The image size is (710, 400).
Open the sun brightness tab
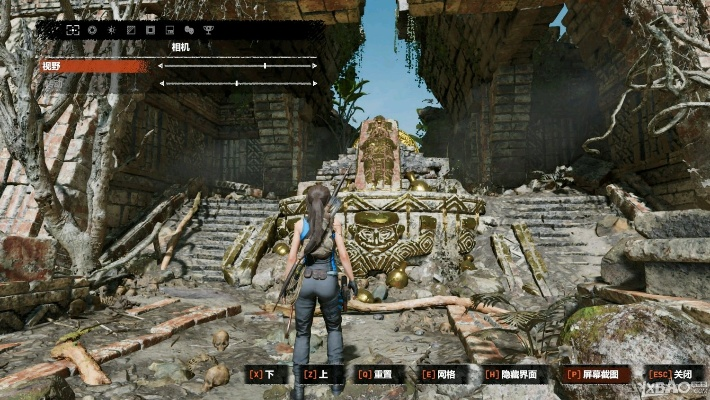tap(111, 30)
